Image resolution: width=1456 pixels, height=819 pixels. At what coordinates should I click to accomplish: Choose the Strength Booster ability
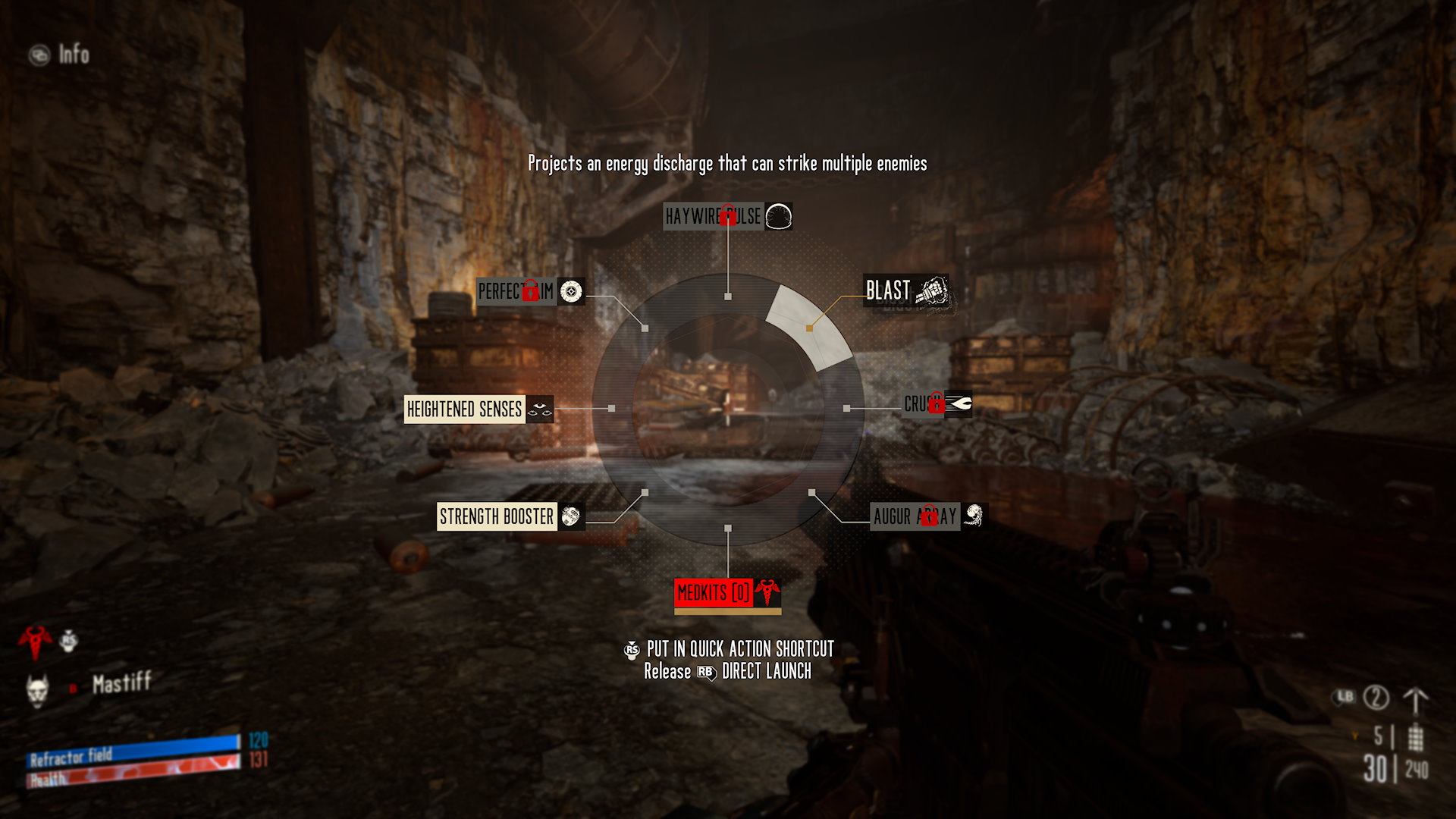click(x=508, y=516)
